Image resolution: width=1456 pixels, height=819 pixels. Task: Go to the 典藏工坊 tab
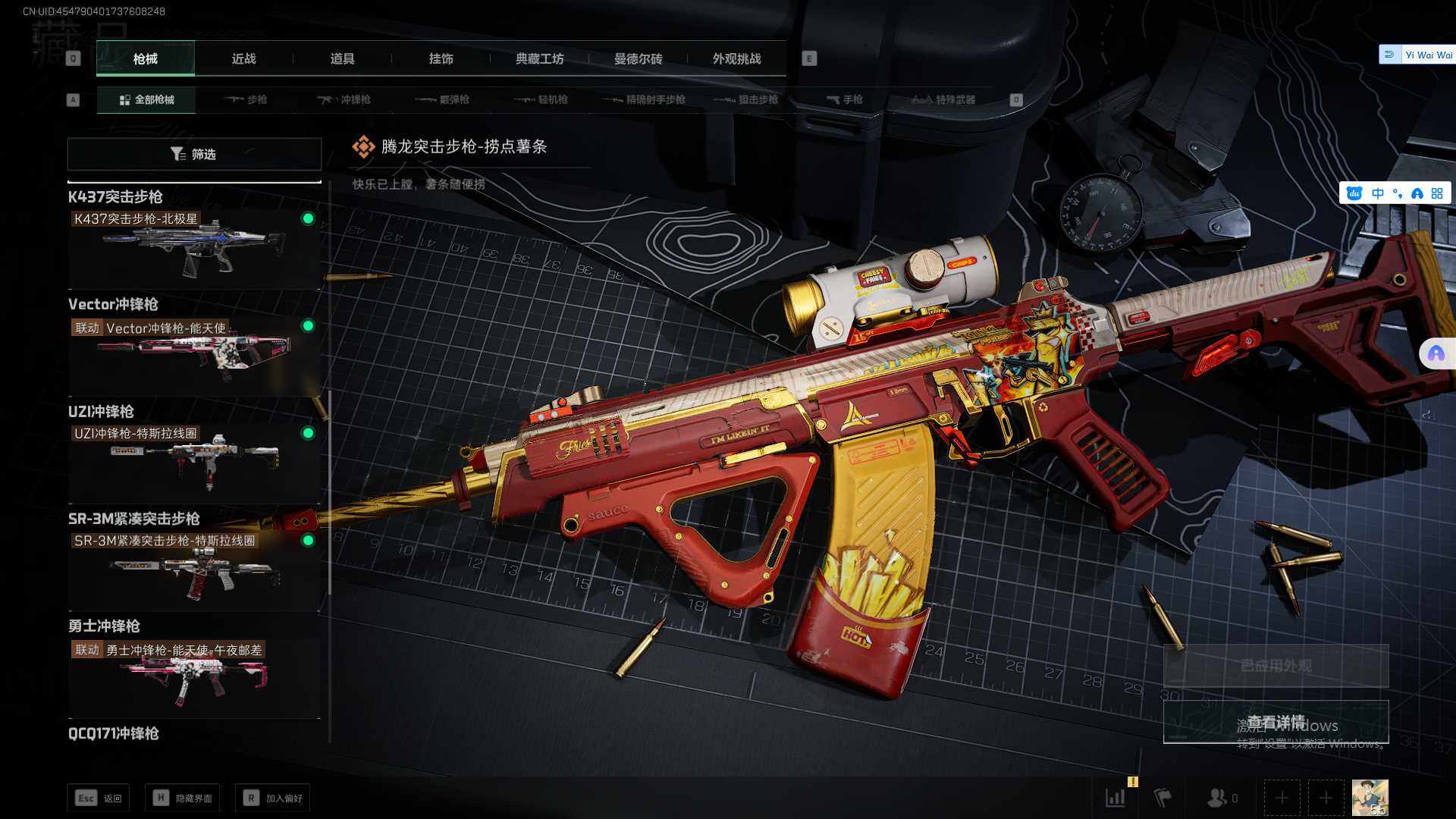point(539,59)
